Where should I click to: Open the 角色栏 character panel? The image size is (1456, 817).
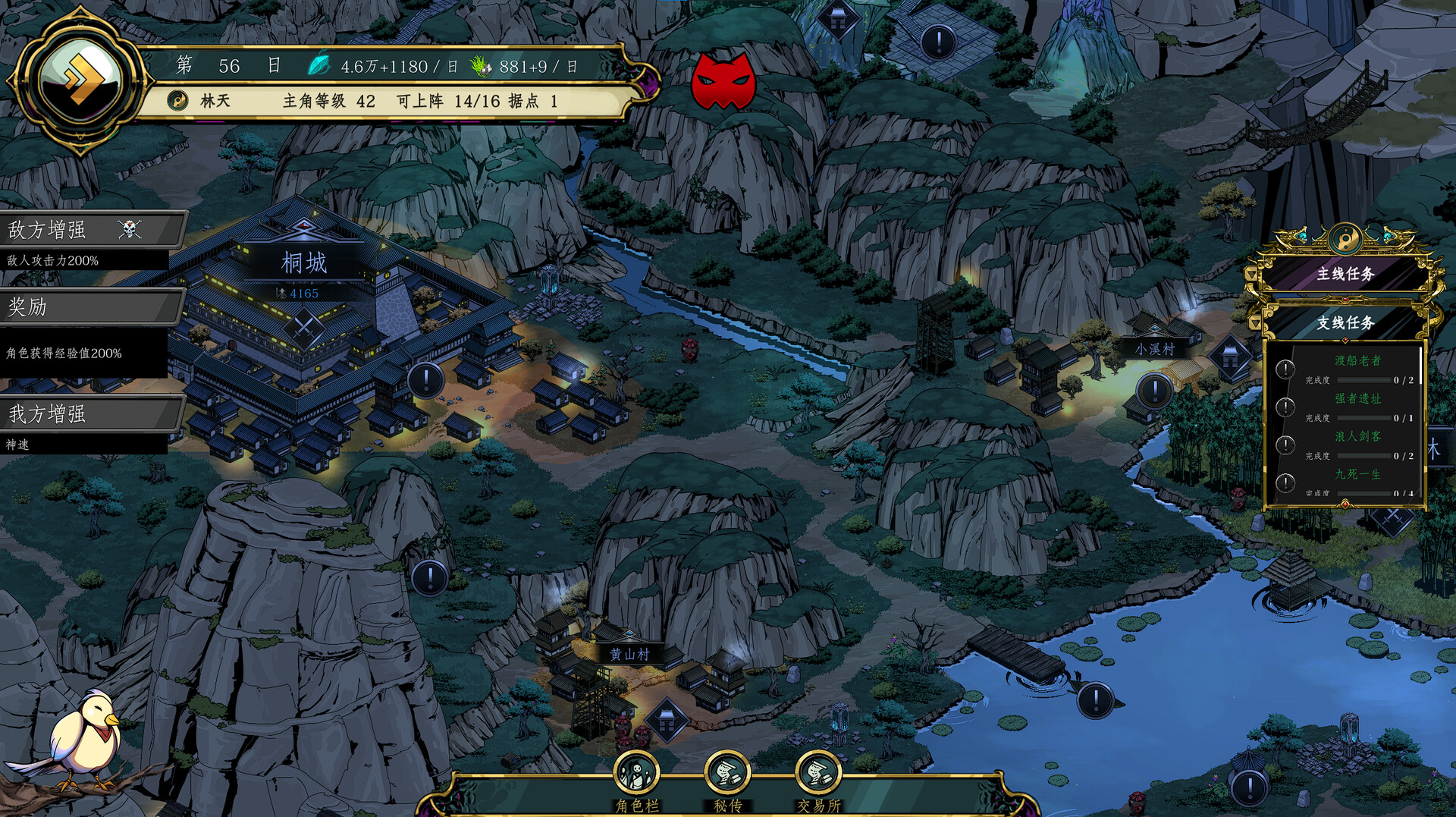pyautogui.click(x=636, y=775)
